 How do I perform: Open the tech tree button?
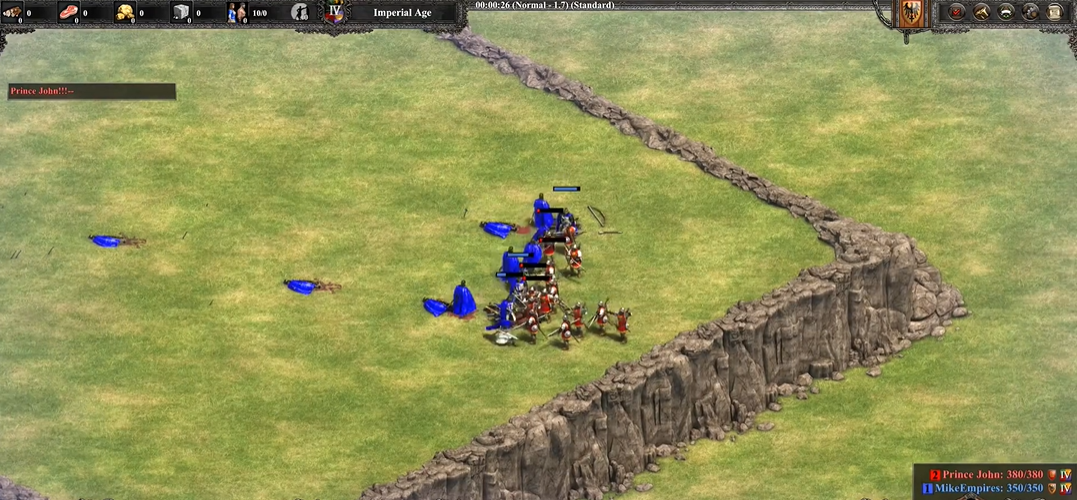point(982,12)
